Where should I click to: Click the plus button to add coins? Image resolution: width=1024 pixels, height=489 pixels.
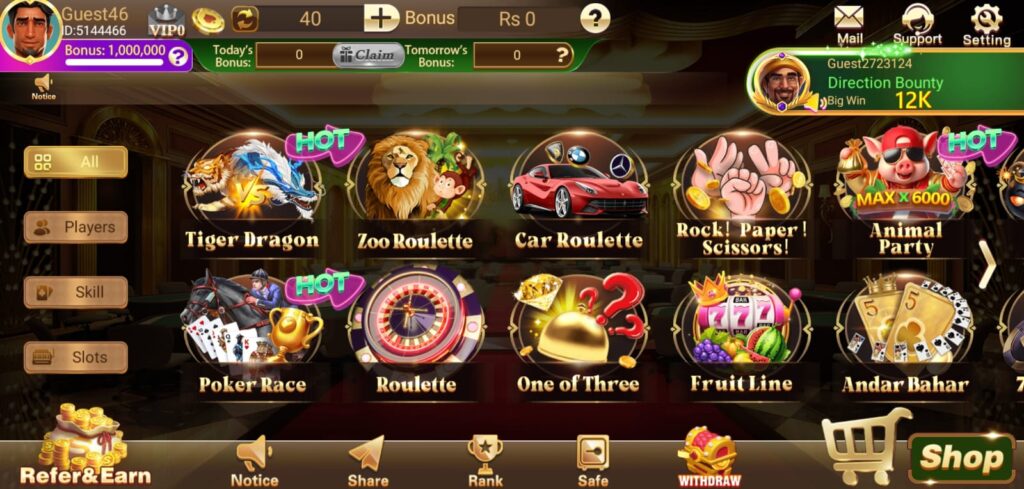381,18
